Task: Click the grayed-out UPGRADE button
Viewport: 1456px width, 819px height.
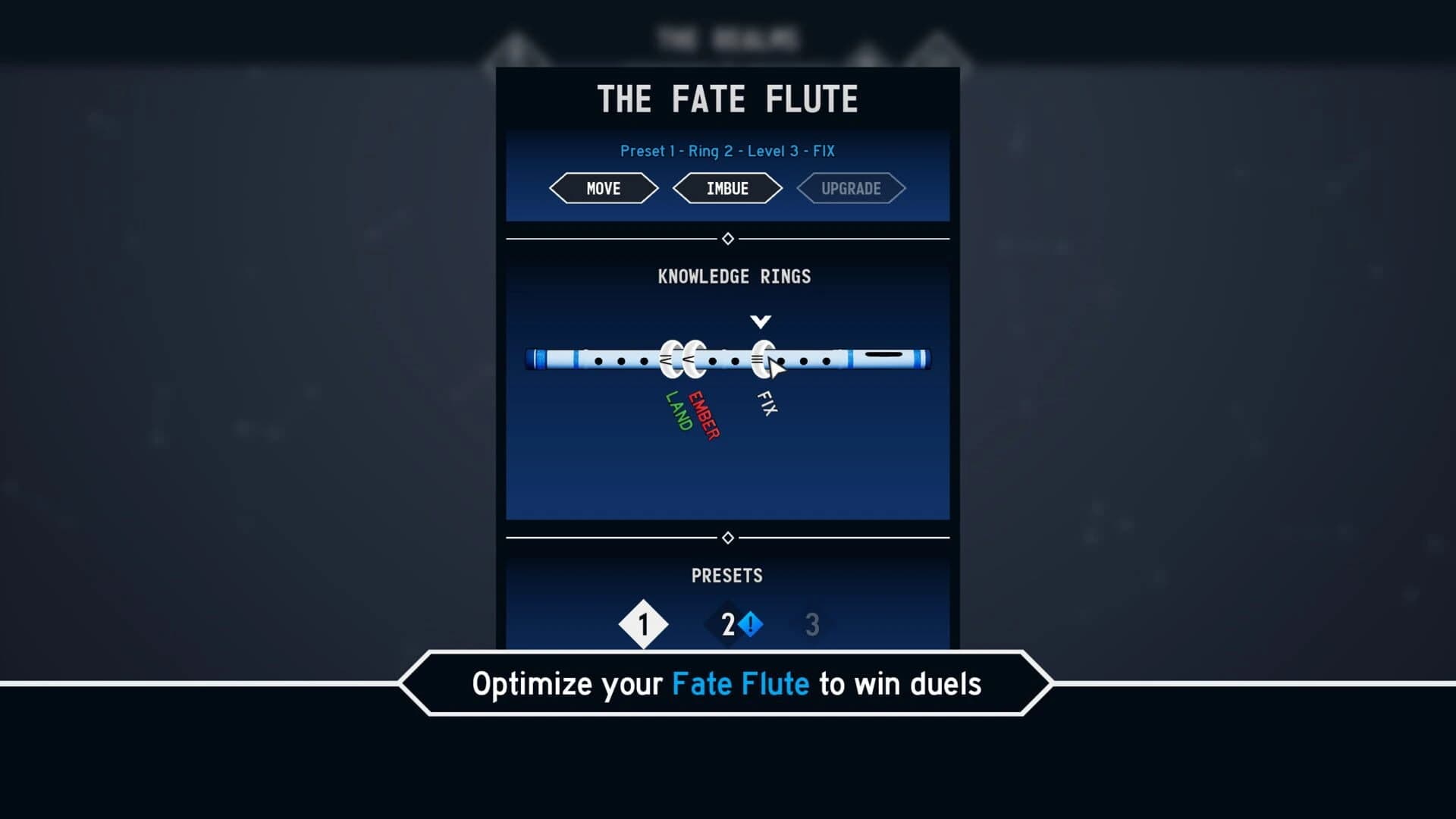Action: tap(851, 188)
